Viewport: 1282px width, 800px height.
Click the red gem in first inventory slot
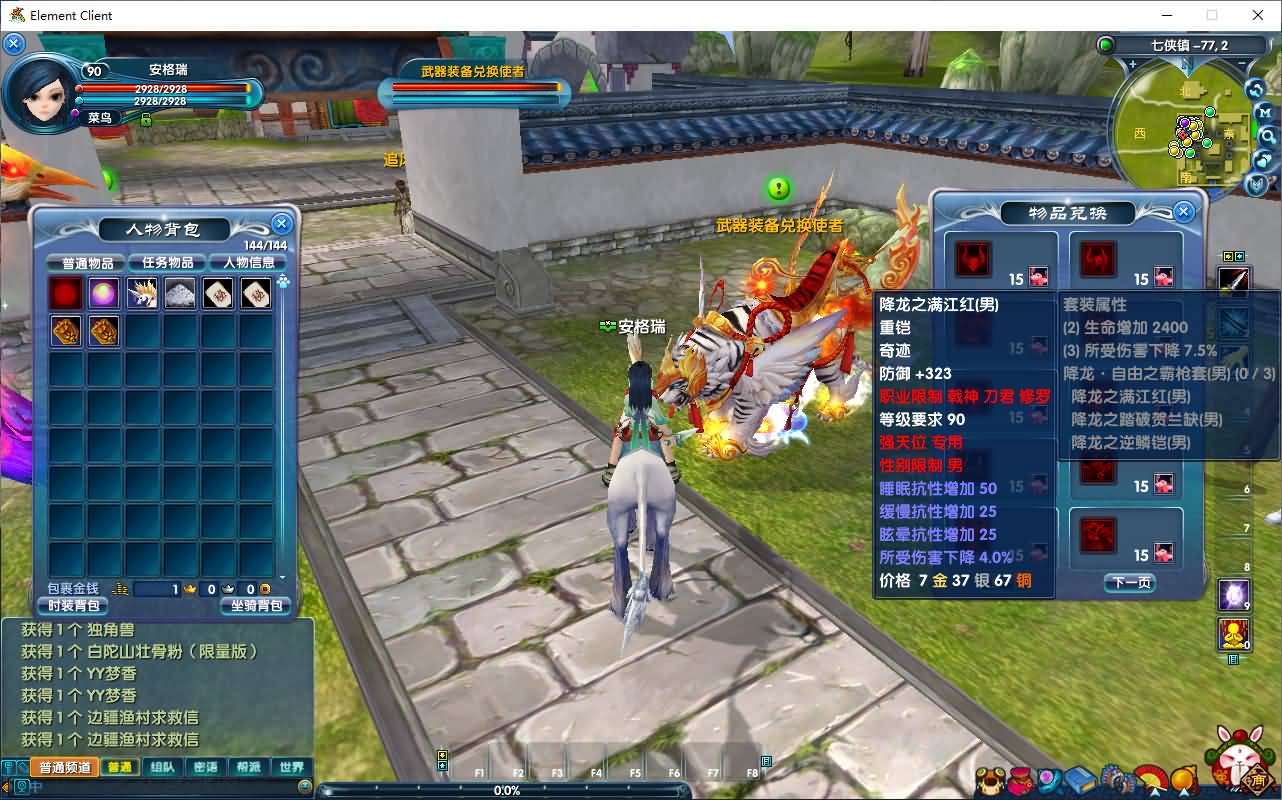click(65, 293)
